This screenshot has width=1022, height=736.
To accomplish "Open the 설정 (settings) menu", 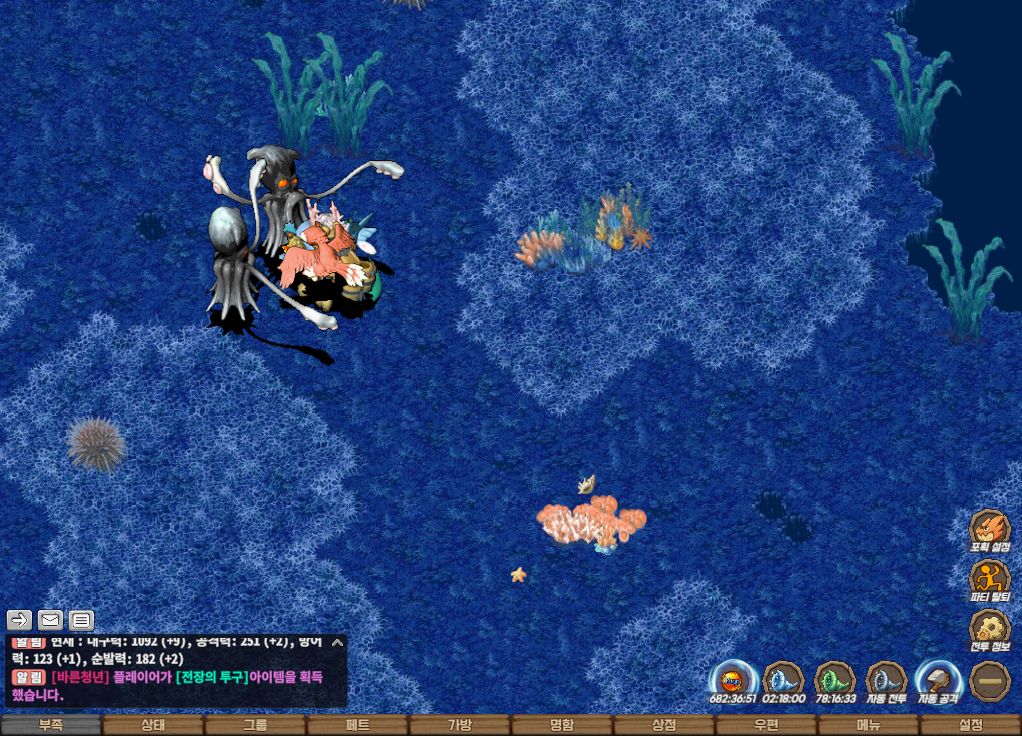I will tap(970, 725).
